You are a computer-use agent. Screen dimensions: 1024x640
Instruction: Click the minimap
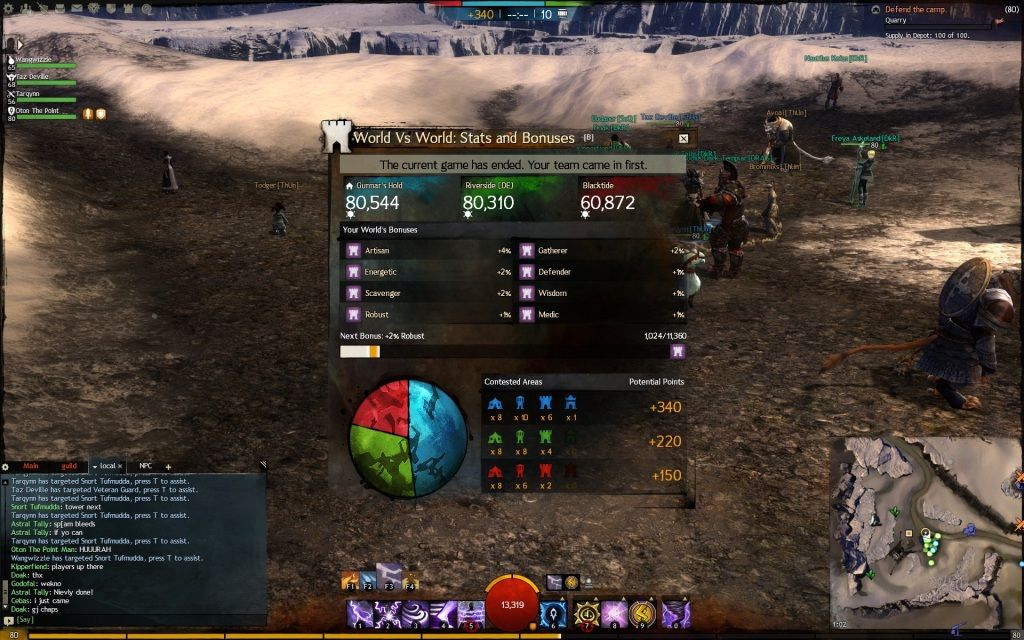tap(926, 532)
